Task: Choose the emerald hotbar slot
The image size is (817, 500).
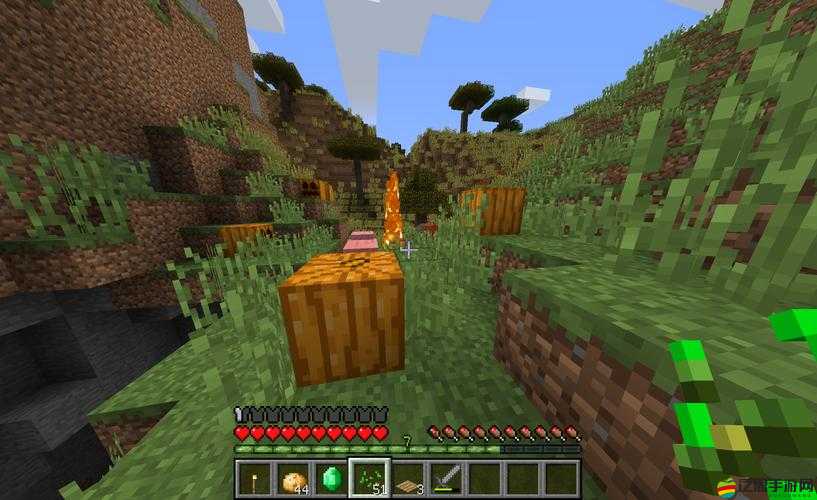Action: pyautogui.click(x=329, y=477)
